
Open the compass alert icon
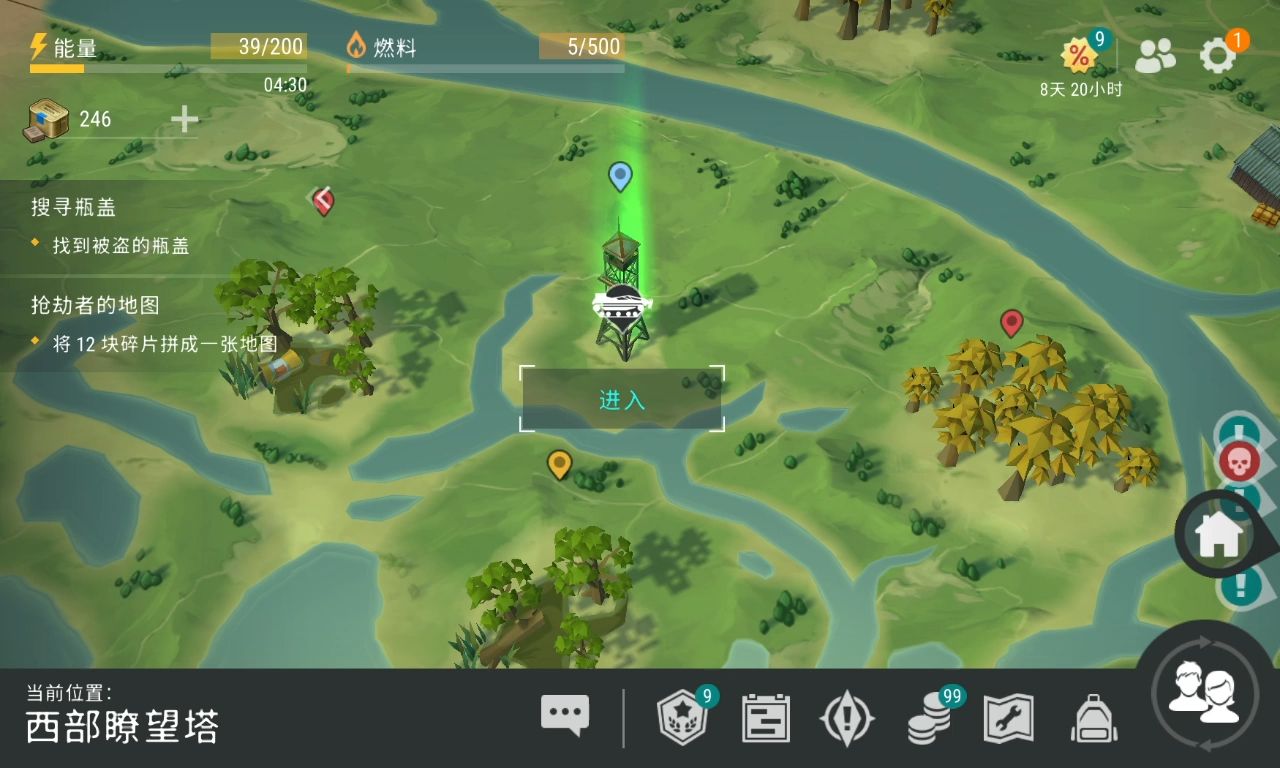pos(847,718)
